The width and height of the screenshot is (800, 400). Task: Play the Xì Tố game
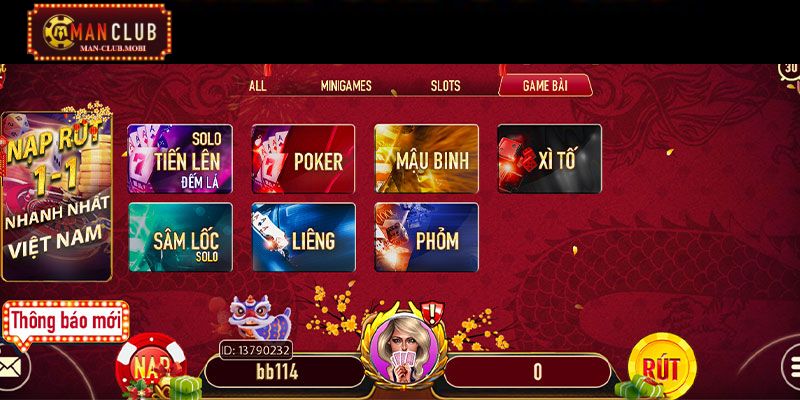[549, 159]
